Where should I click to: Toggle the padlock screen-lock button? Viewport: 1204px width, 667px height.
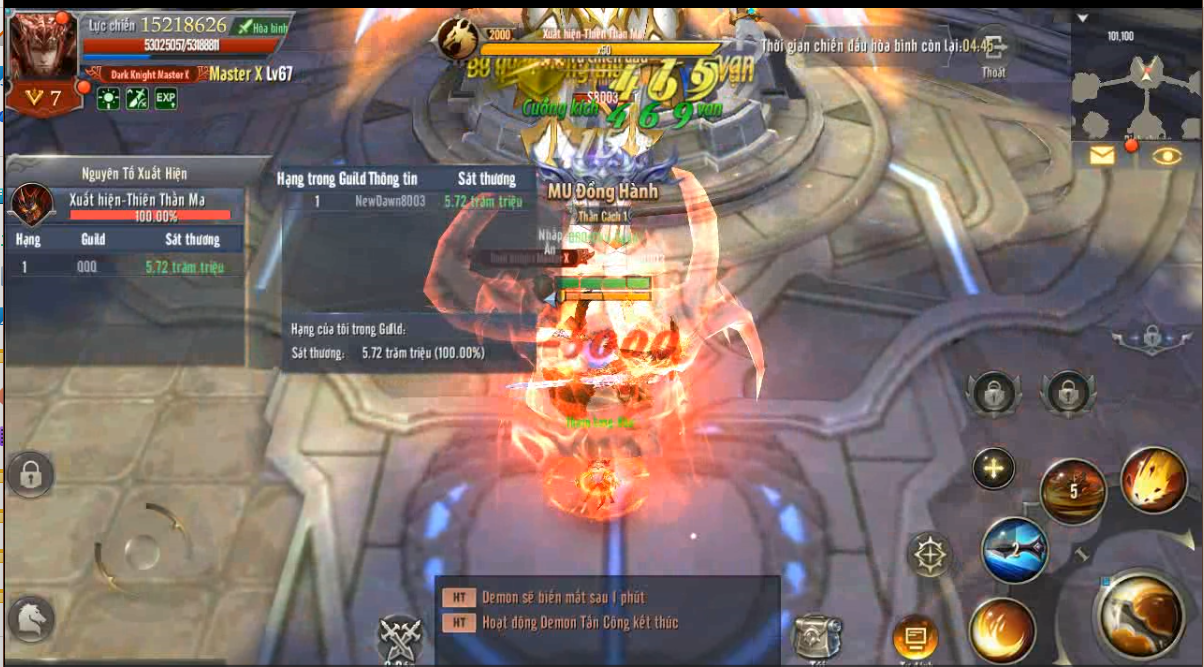[x=30, y=474]
